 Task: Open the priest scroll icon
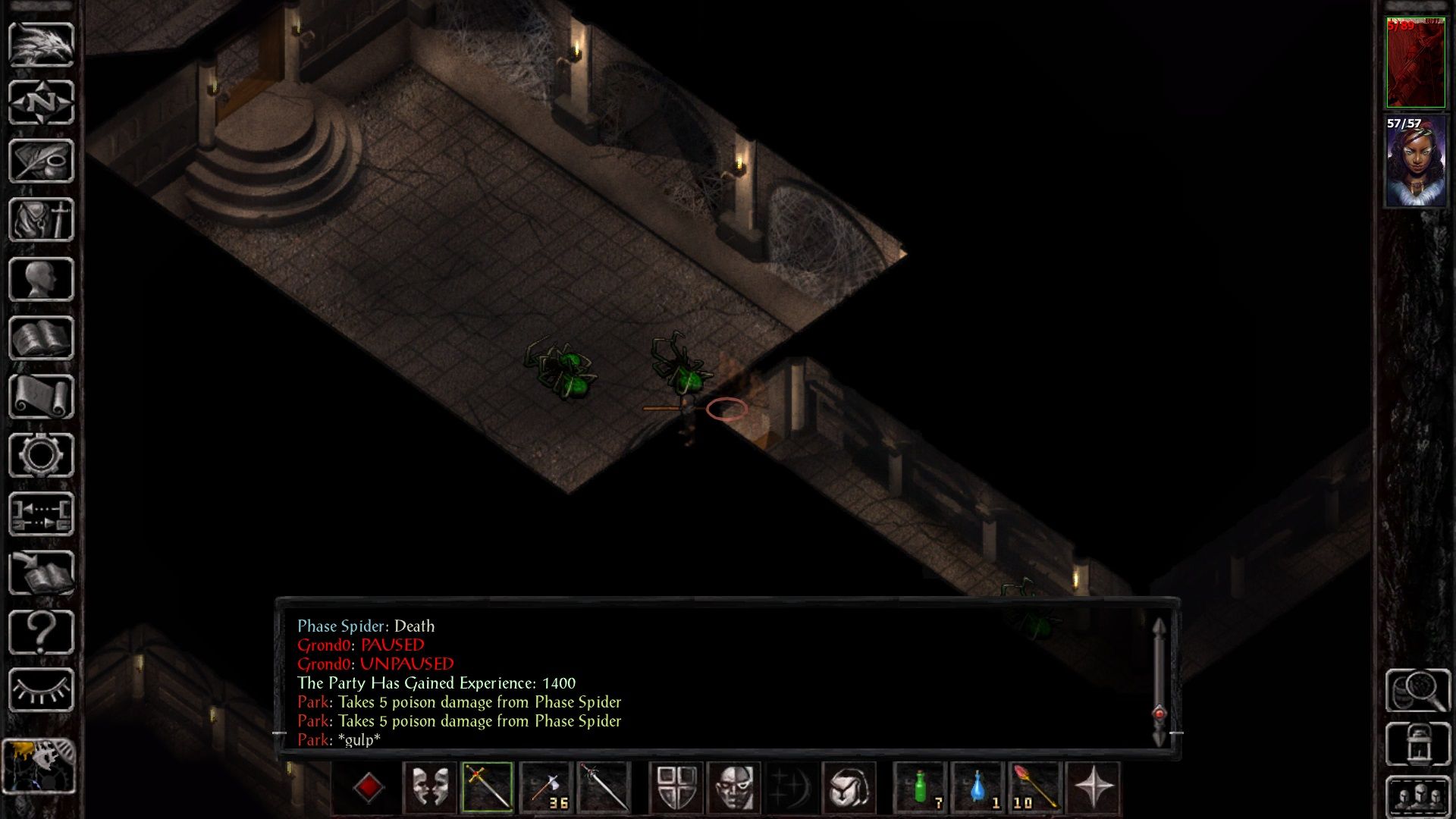[x=41, y=397]
